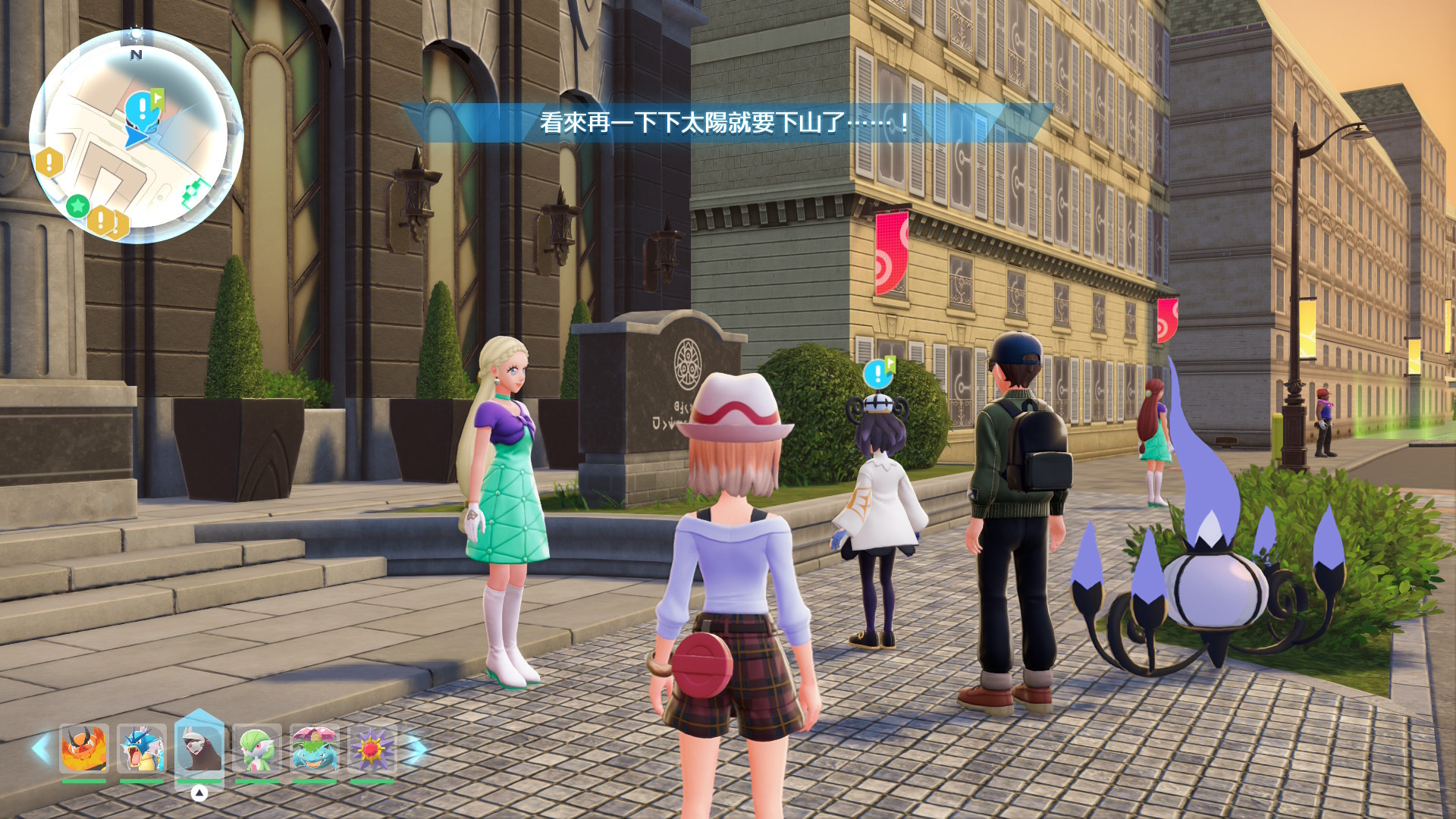
Task: Open the circular minimap
Action: click(x=136, y=138)
